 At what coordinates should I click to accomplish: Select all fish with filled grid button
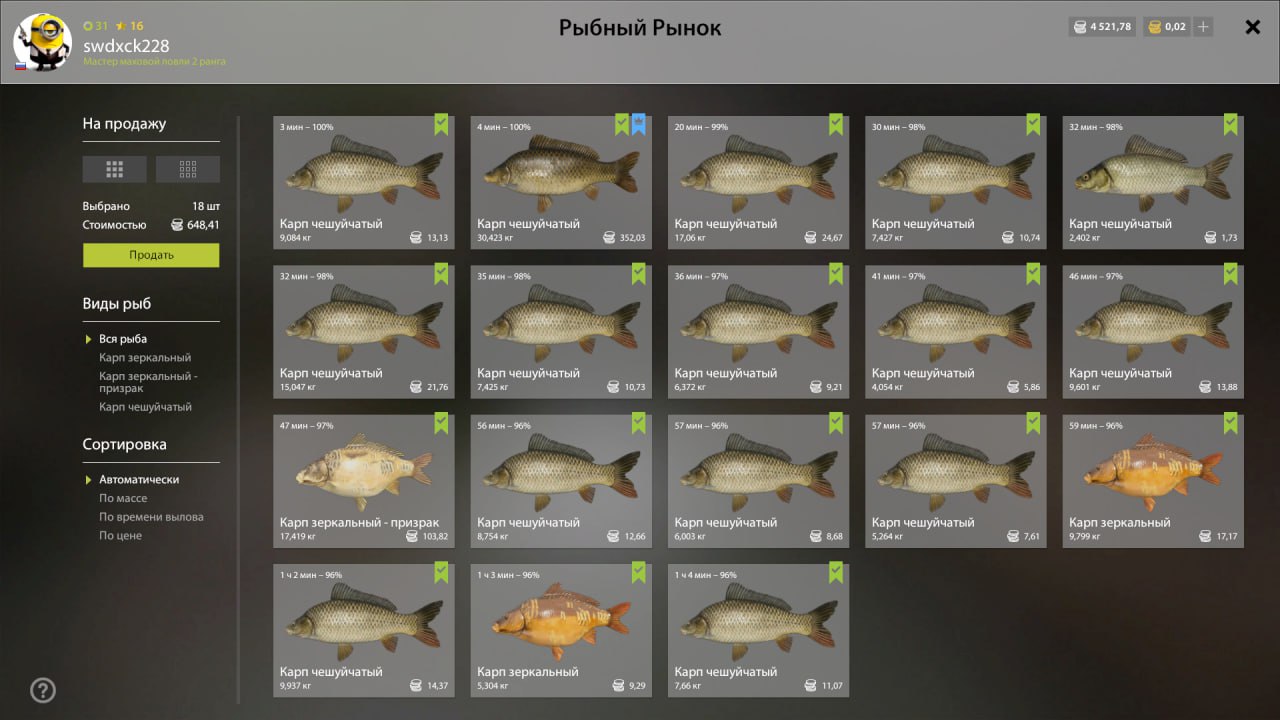point(114,169)
